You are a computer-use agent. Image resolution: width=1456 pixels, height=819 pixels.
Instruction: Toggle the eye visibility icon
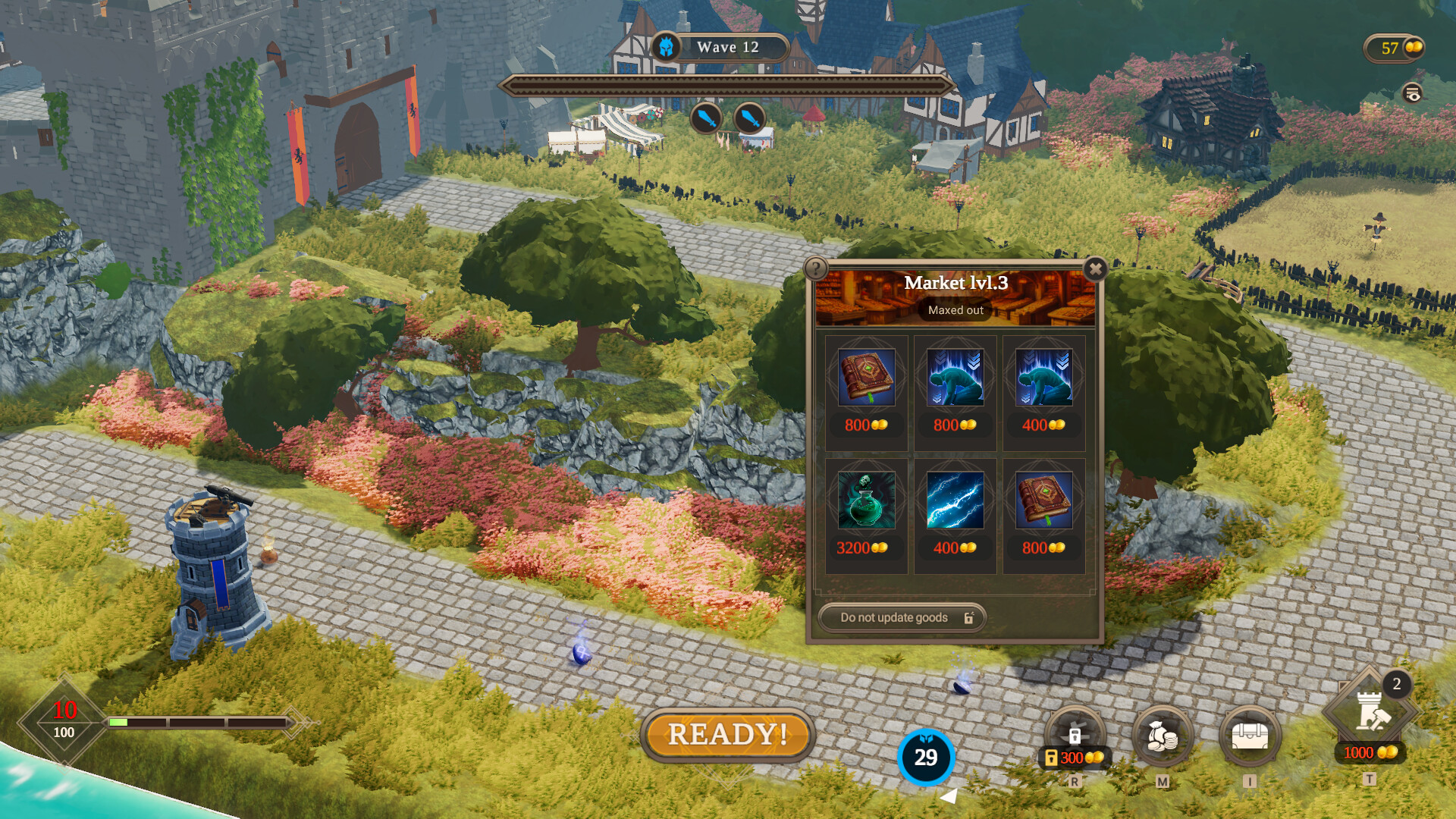coord(1412,93)
